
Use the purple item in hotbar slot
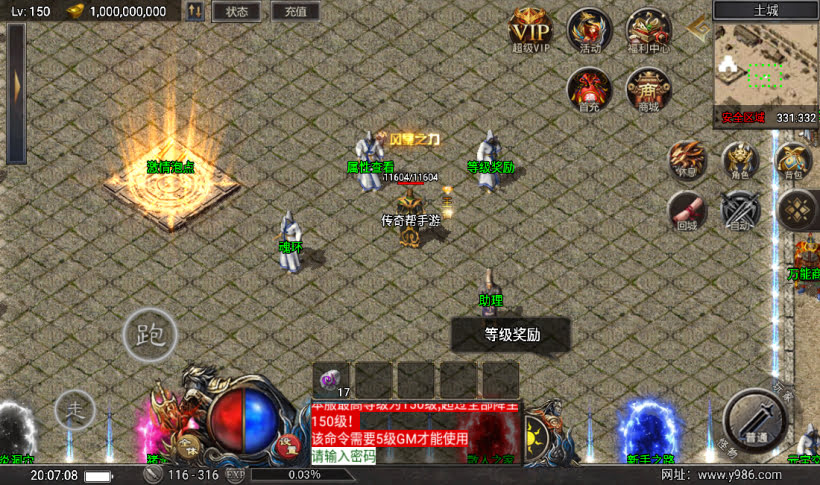coord(332,379)
